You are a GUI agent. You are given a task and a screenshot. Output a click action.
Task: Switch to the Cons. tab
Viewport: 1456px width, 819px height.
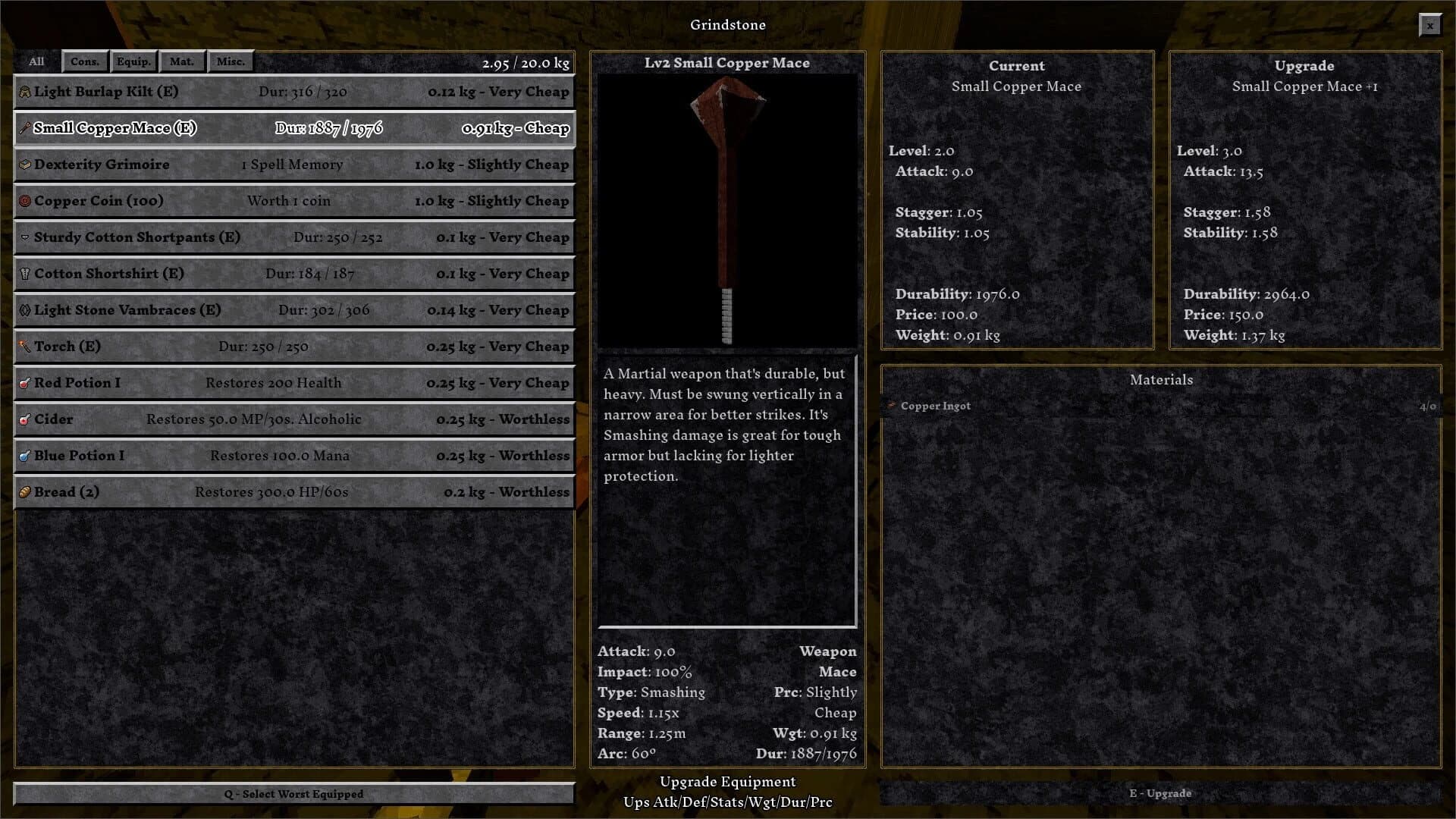[x=86, y=61]
